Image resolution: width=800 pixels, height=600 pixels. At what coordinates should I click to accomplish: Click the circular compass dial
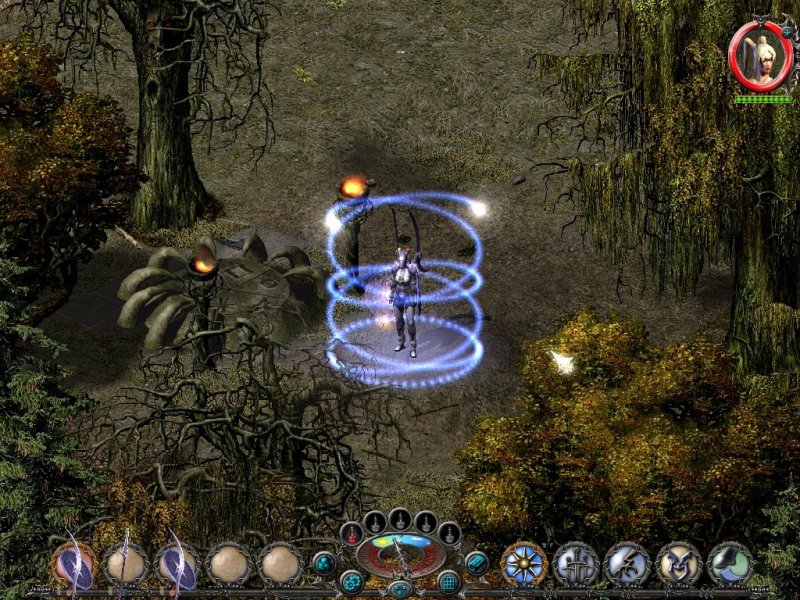point(400,555)
